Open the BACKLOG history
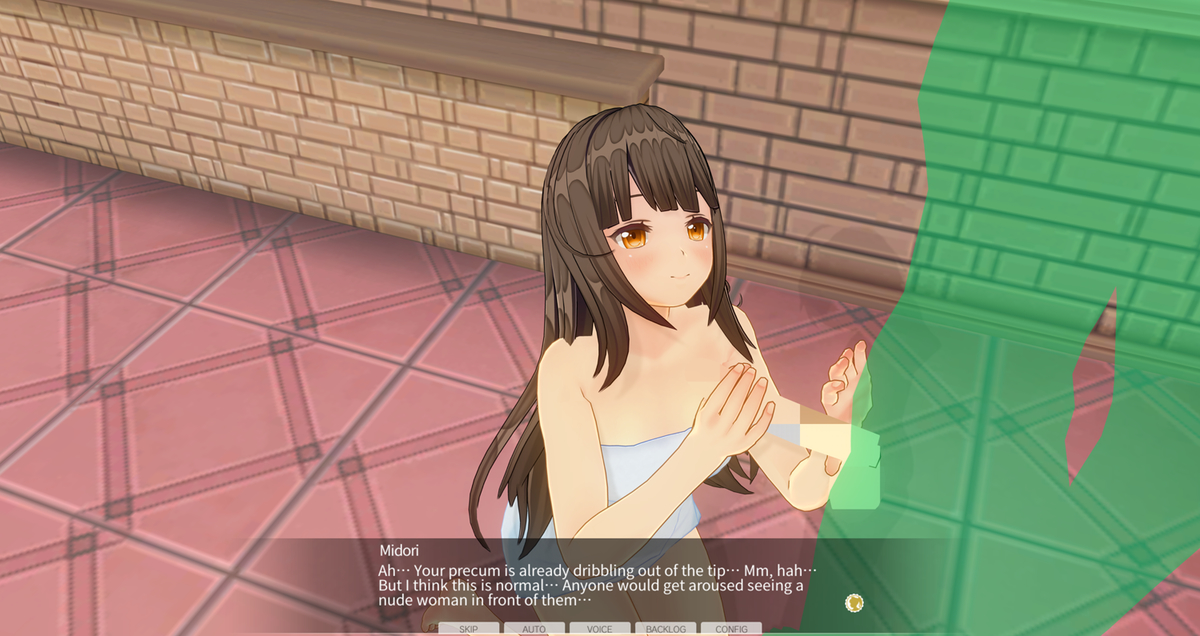This screenshot has height=636, width=1200. point(666,629)
